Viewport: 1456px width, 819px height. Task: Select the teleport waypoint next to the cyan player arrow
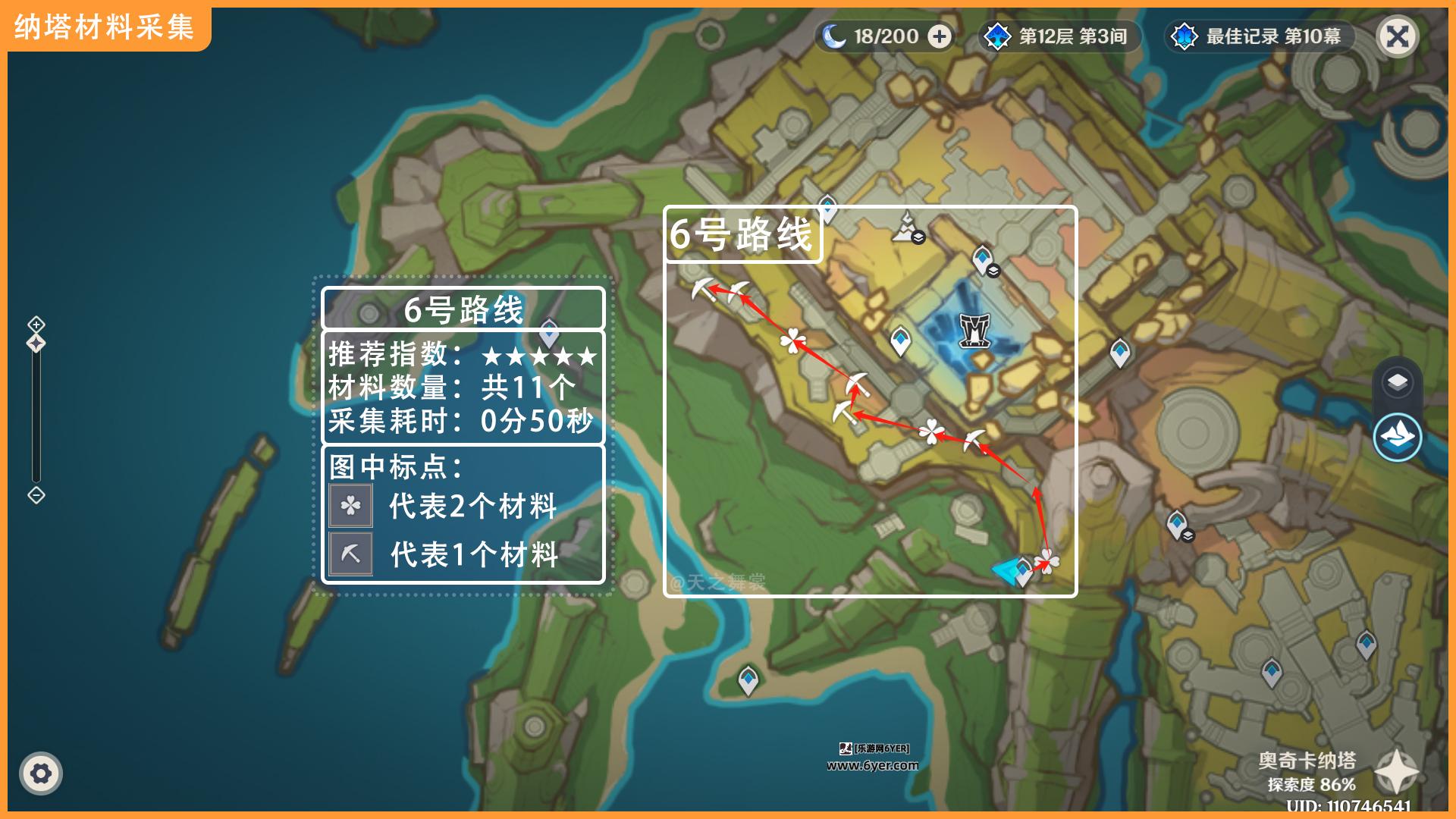tap(1024, 570)
